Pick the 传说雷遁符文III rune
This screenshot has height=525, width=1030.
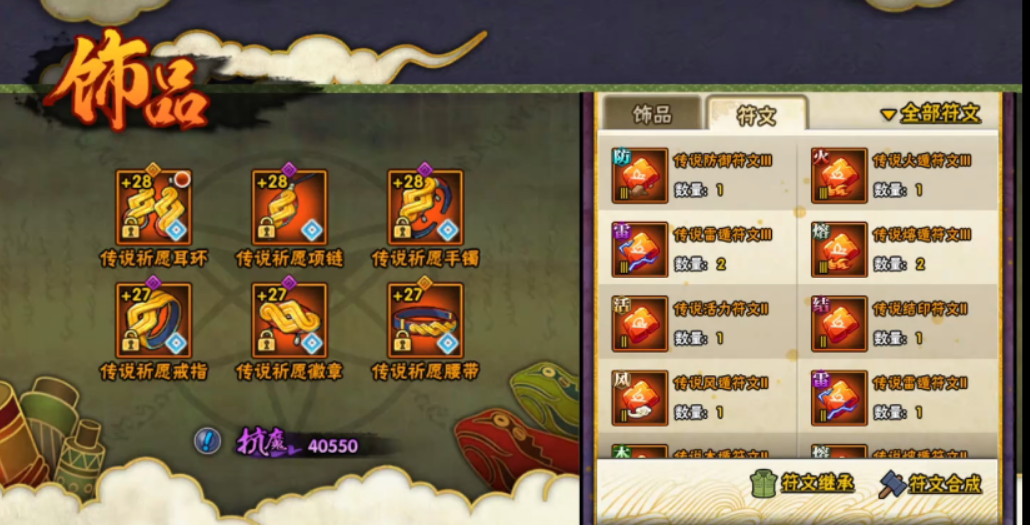[640, 249]
